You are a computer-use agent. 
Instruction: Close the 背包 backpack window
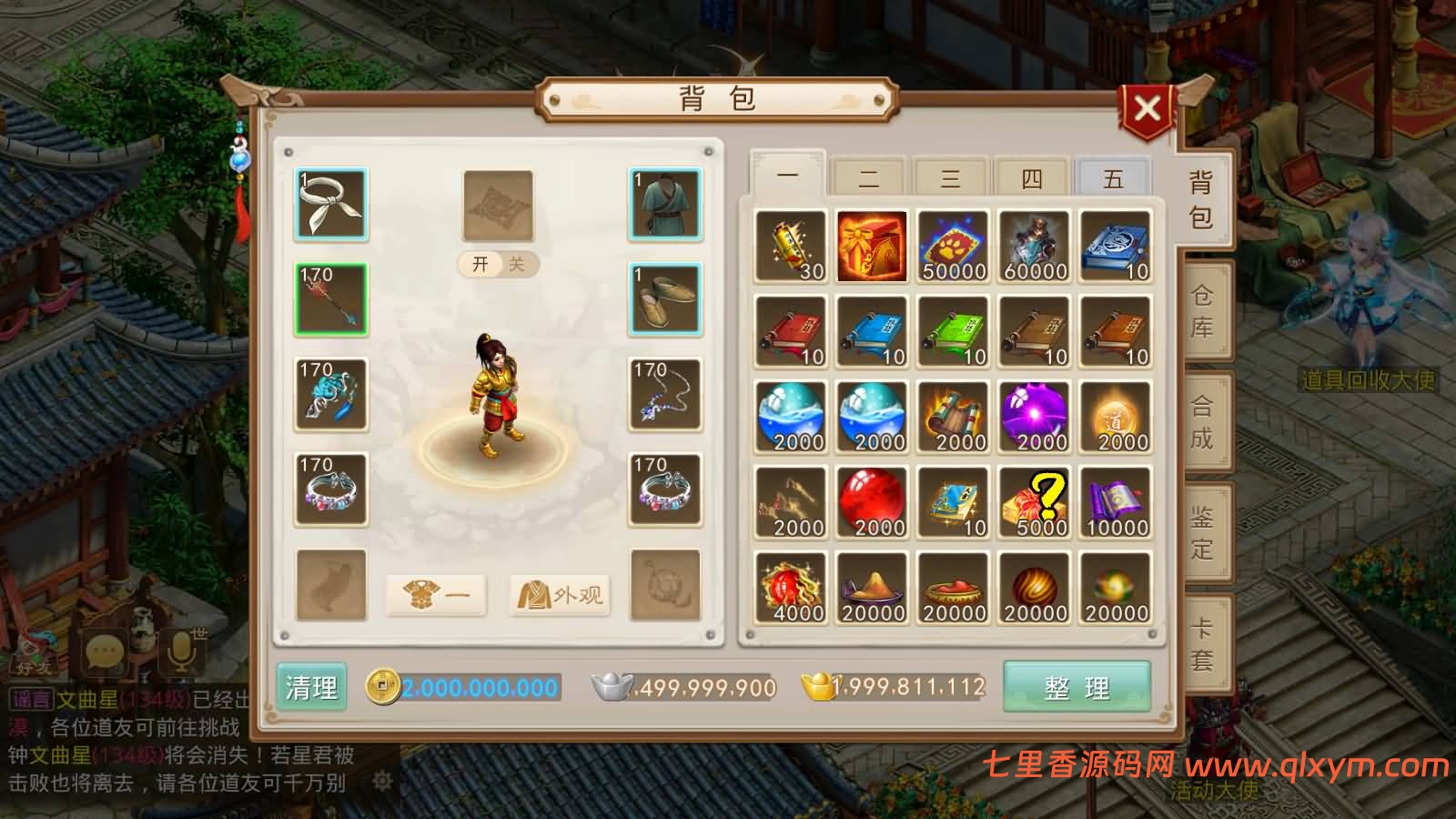coord(1147,110)
